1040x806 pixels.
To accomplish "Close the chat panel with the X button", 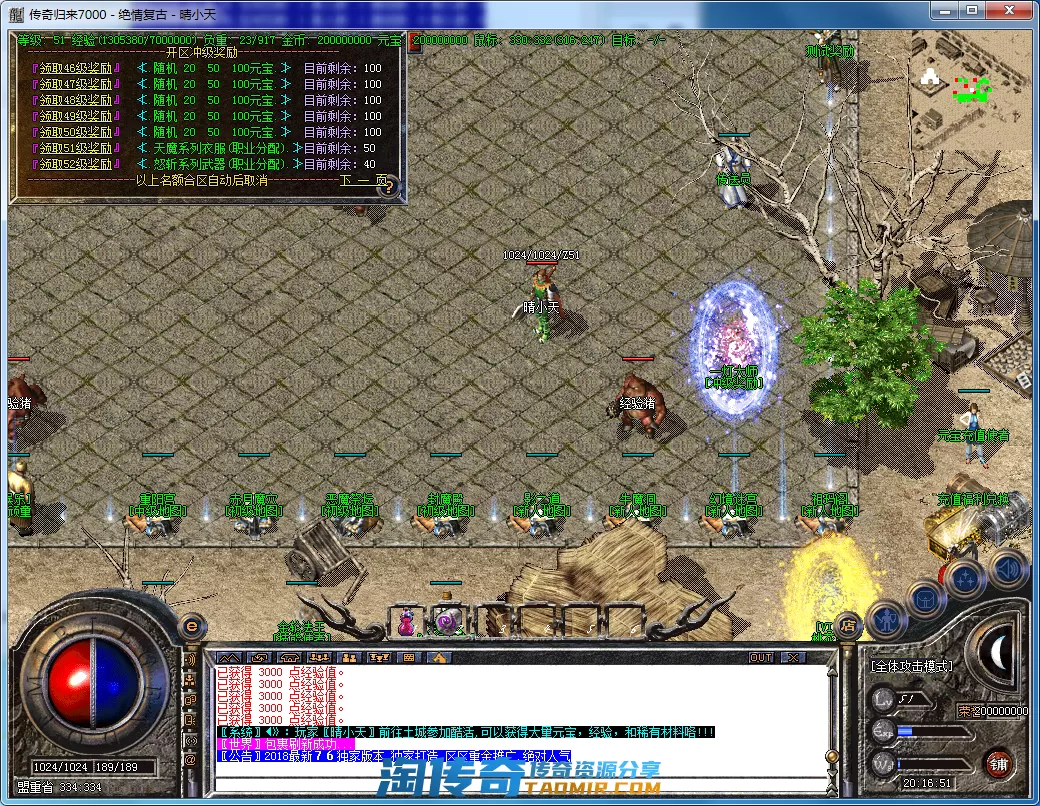I will (x=792, y=657).
